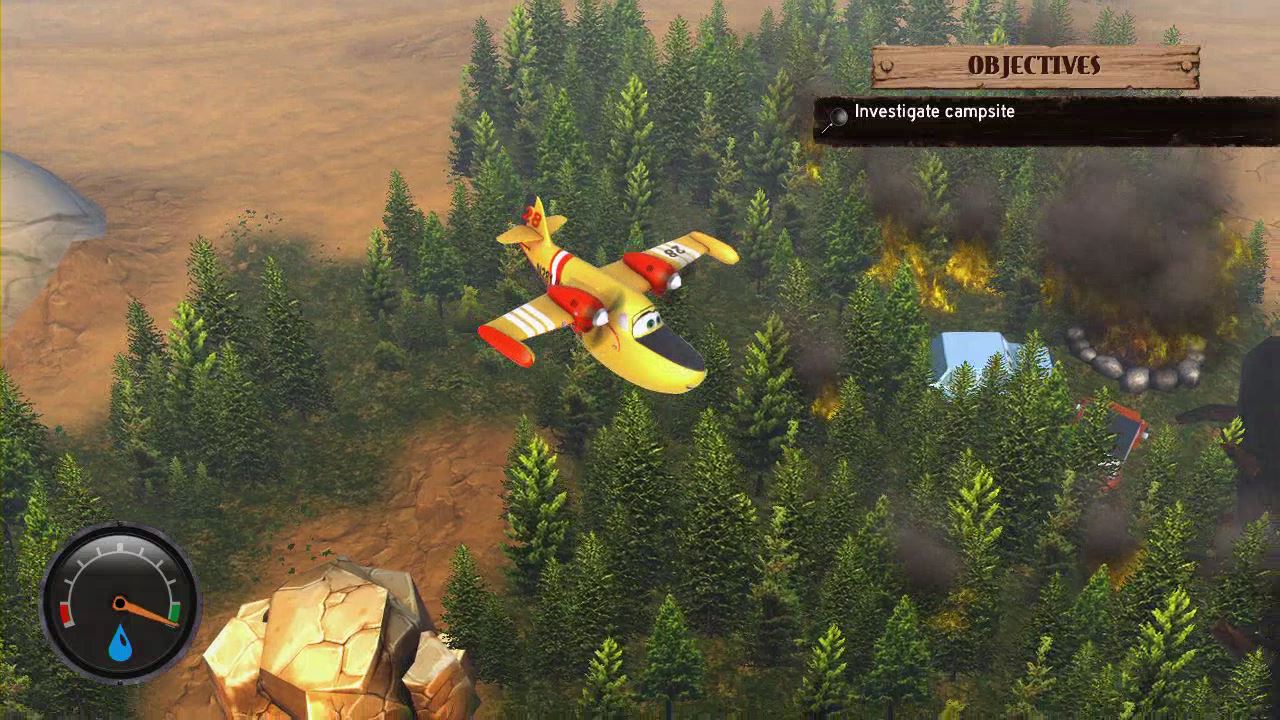Open the Objectives wooden header panel

1034,67
